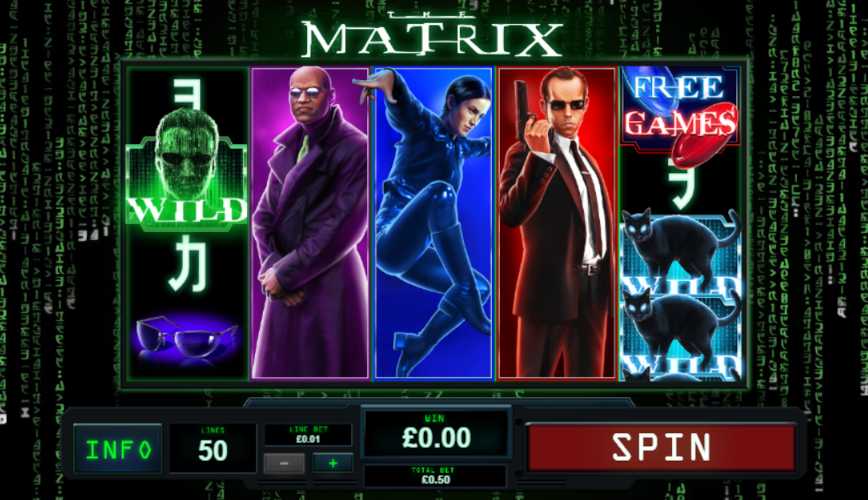
Task: Hit the red SPIN button
Action: [661, 447]
